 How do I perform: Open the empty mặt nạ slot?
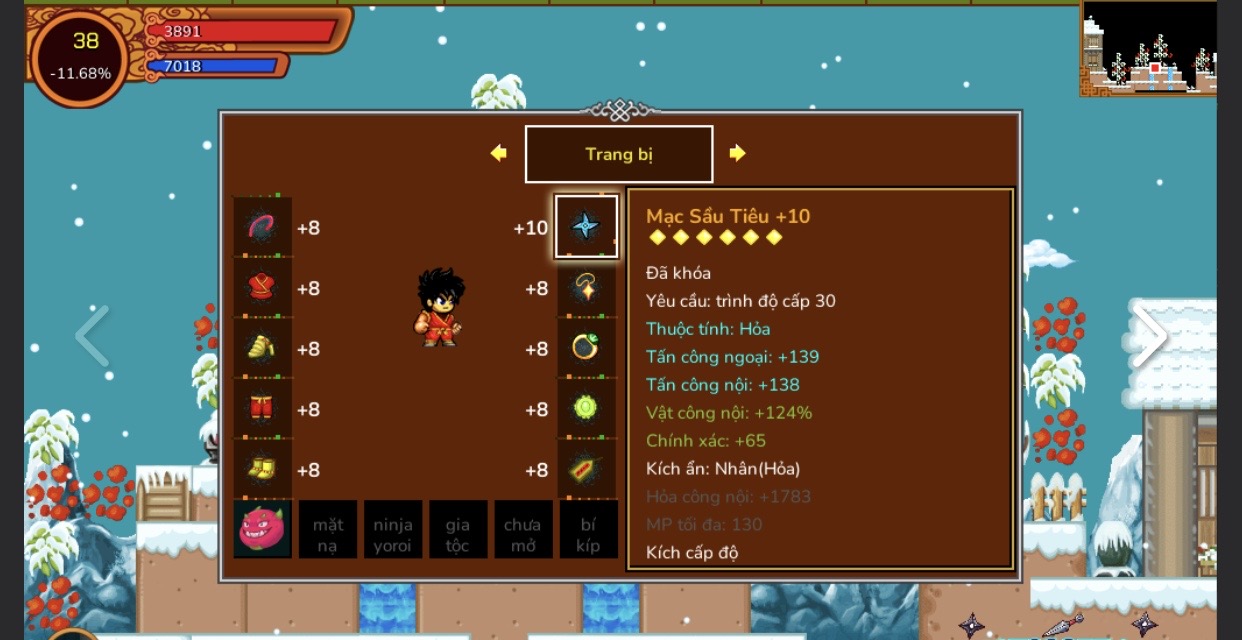point(328,529)
